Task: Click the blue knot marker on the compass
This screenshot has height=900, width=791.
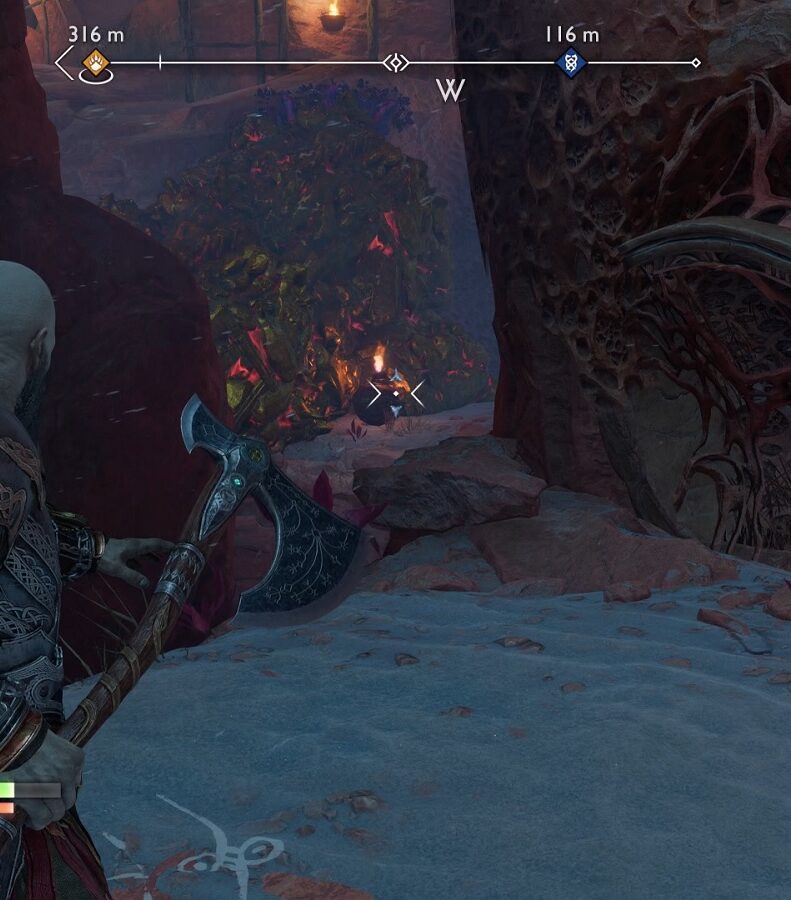Action: [570, 63]
